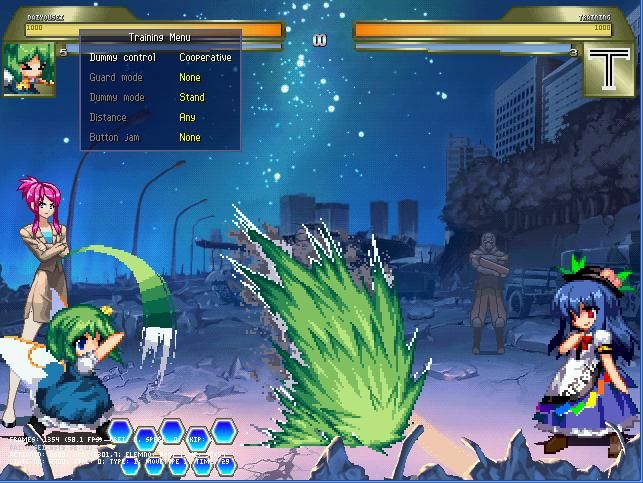Pick the Button jam option
The image size is (643, 483).
pyautogui.click(x=160, y=138)
